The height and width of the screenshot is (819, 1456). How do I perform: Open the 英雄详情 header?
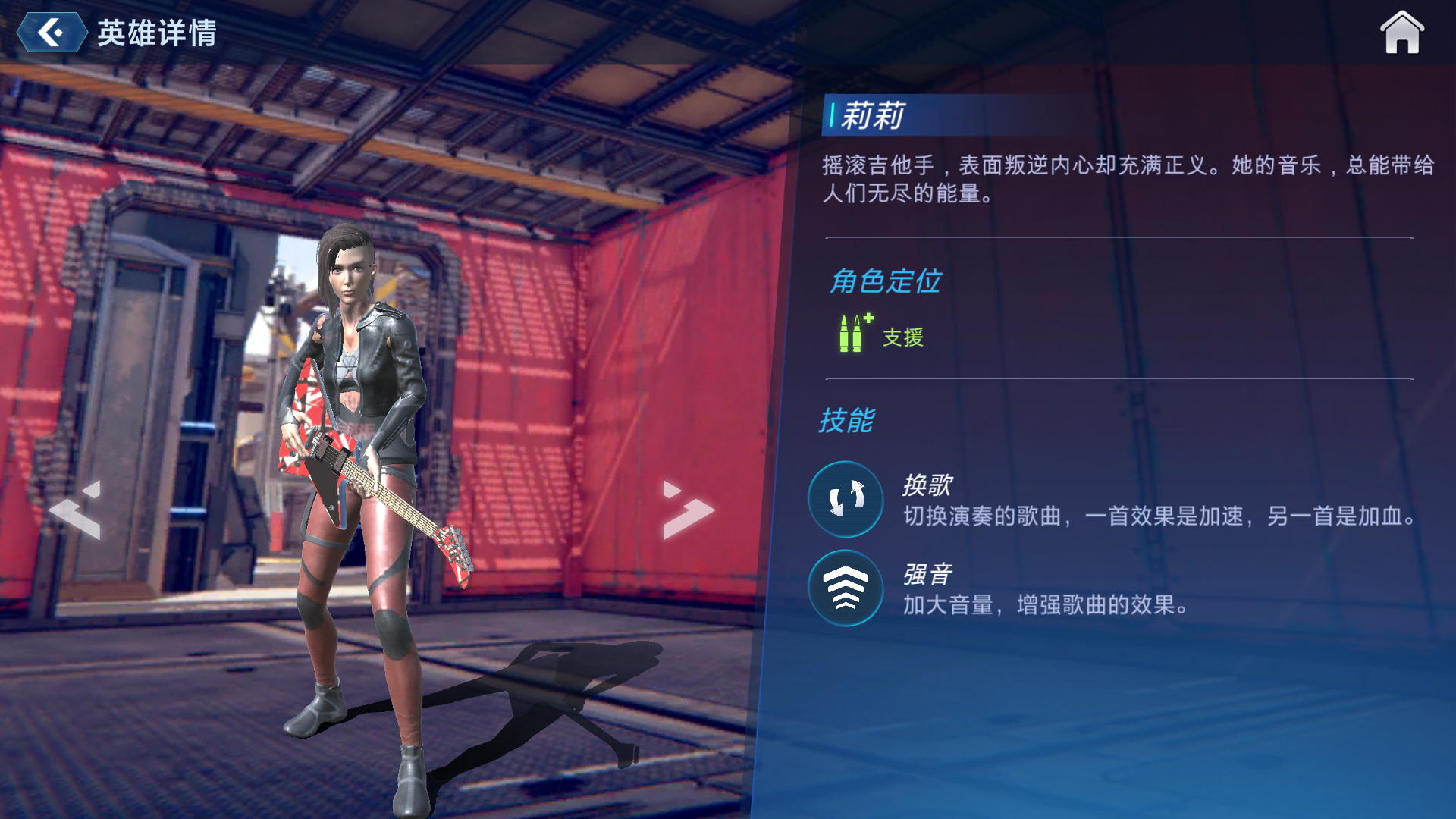coord(155,32)
